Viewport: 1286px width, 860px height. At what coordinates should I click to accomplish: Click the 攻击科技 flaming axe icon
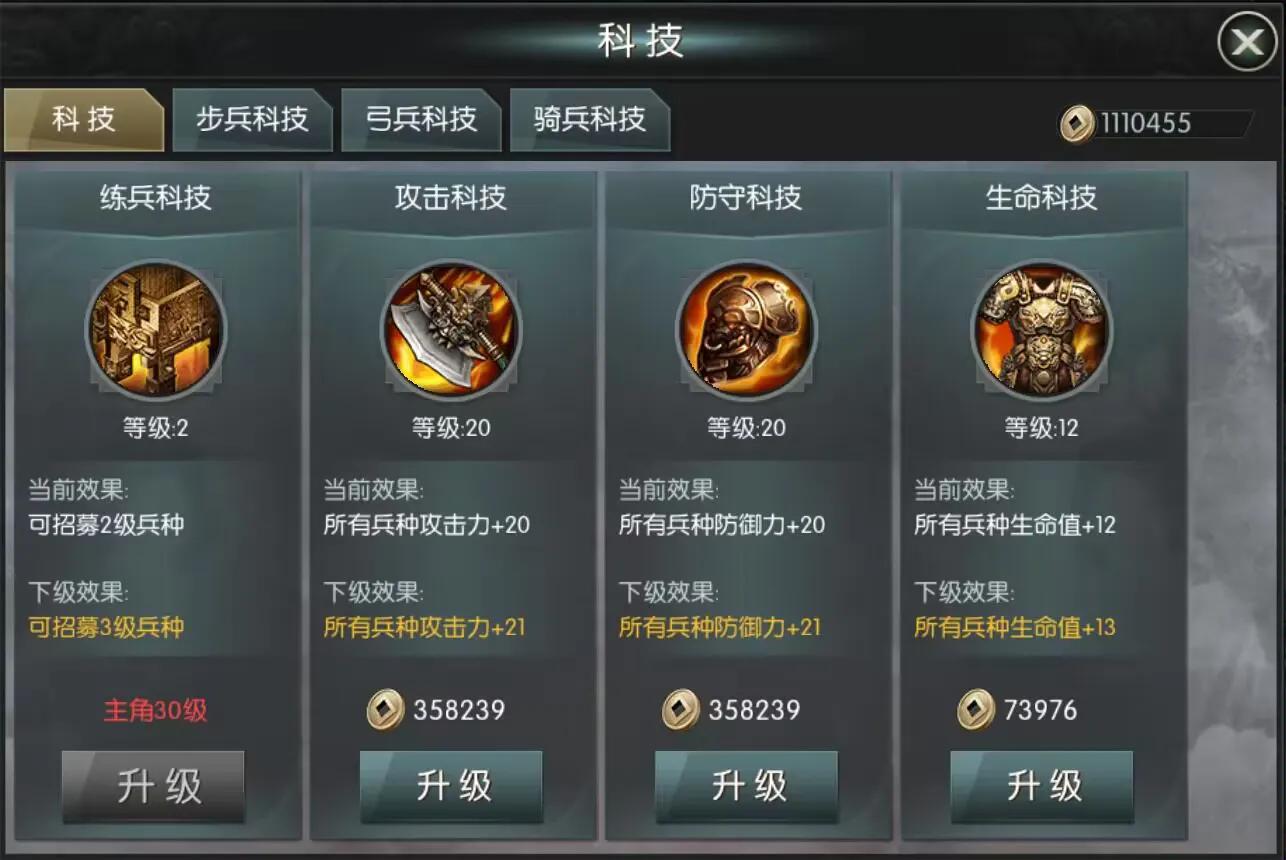[451, 332]
